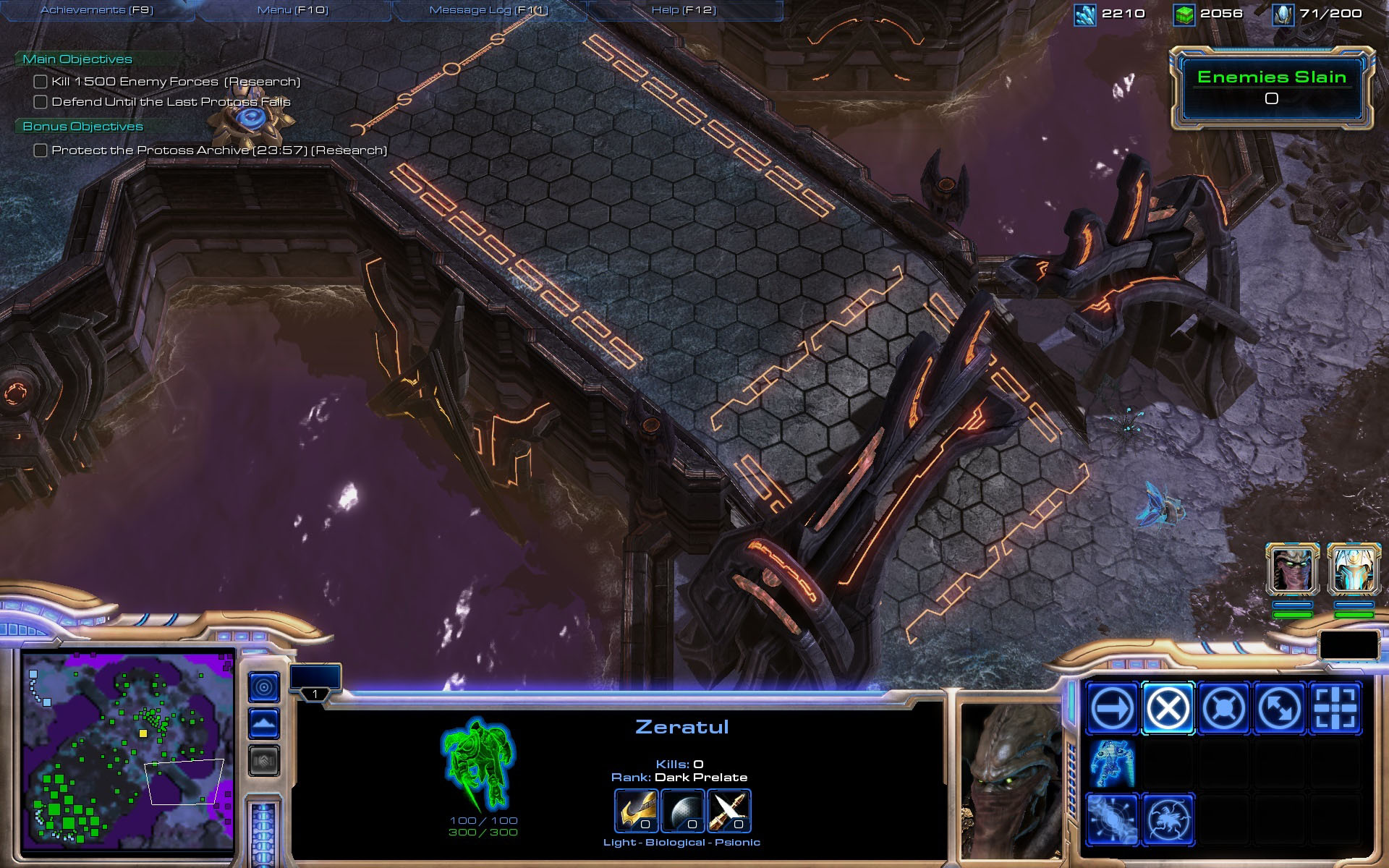Choose the Patrol command with two arrows
Image resolution: width=1389 pixels, height=868 pixels.
(1279, 708)
